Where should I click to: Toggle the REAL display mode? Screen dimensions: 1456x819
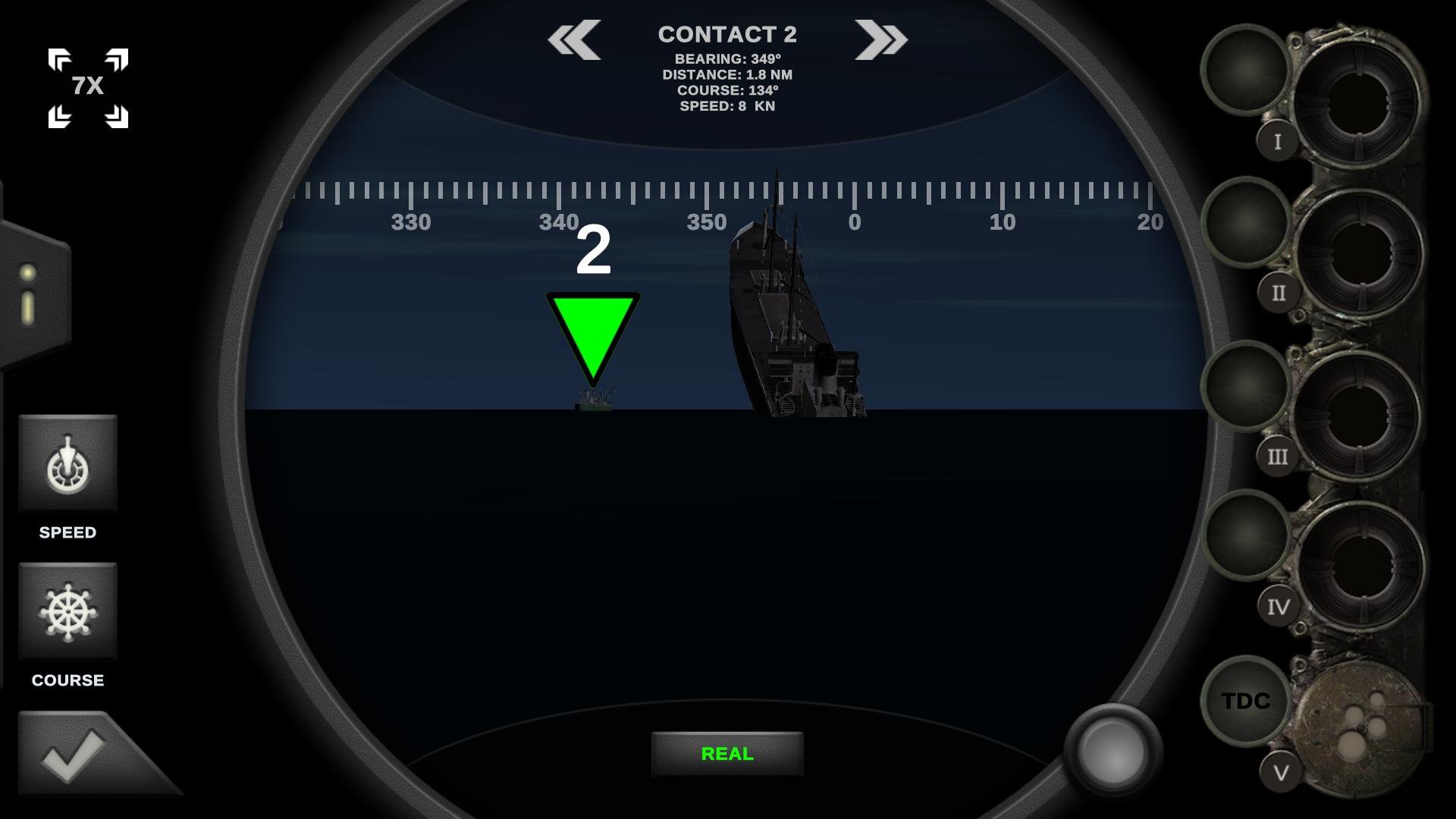pyautogui.click(x=726, y=754)
